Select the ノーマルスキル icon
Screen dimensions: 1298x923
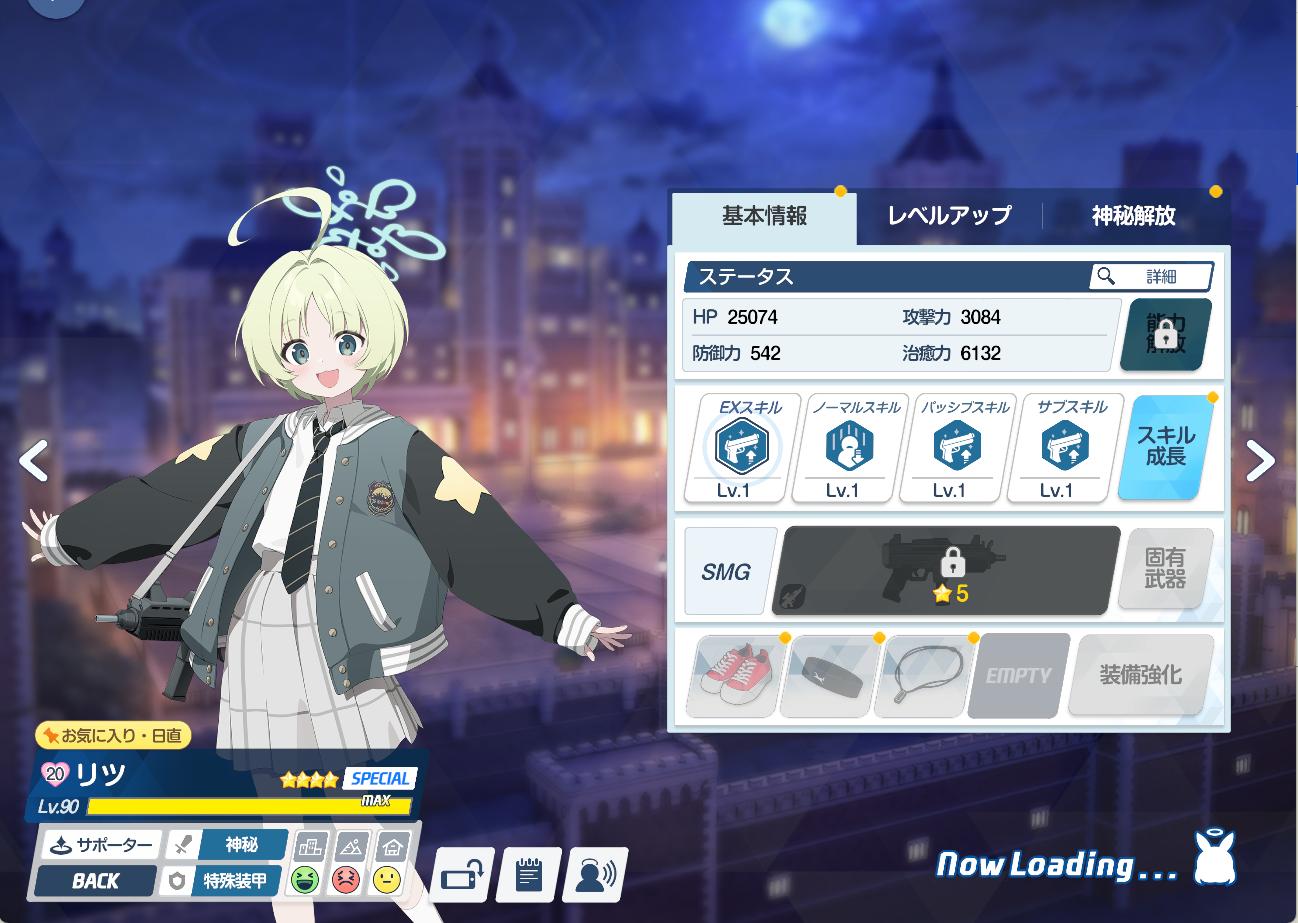coord(850,448)
